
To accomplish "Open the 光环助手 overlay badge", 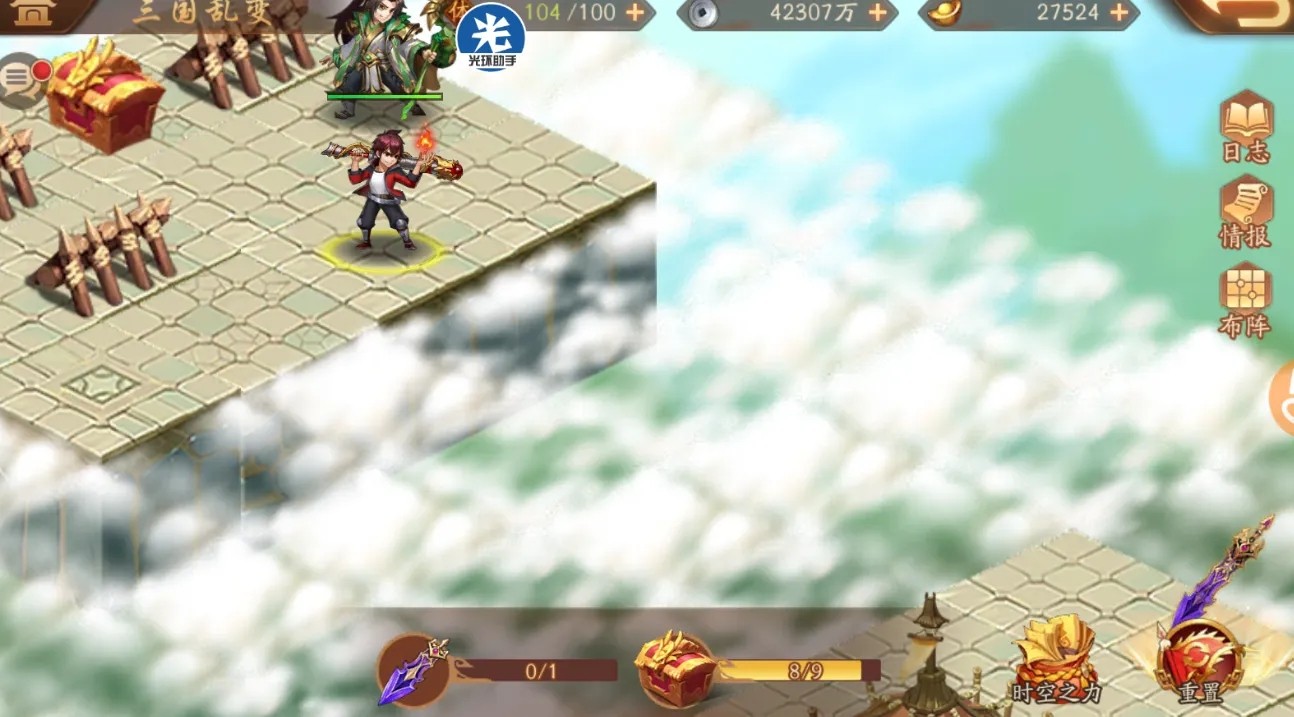I will point(491,36).
